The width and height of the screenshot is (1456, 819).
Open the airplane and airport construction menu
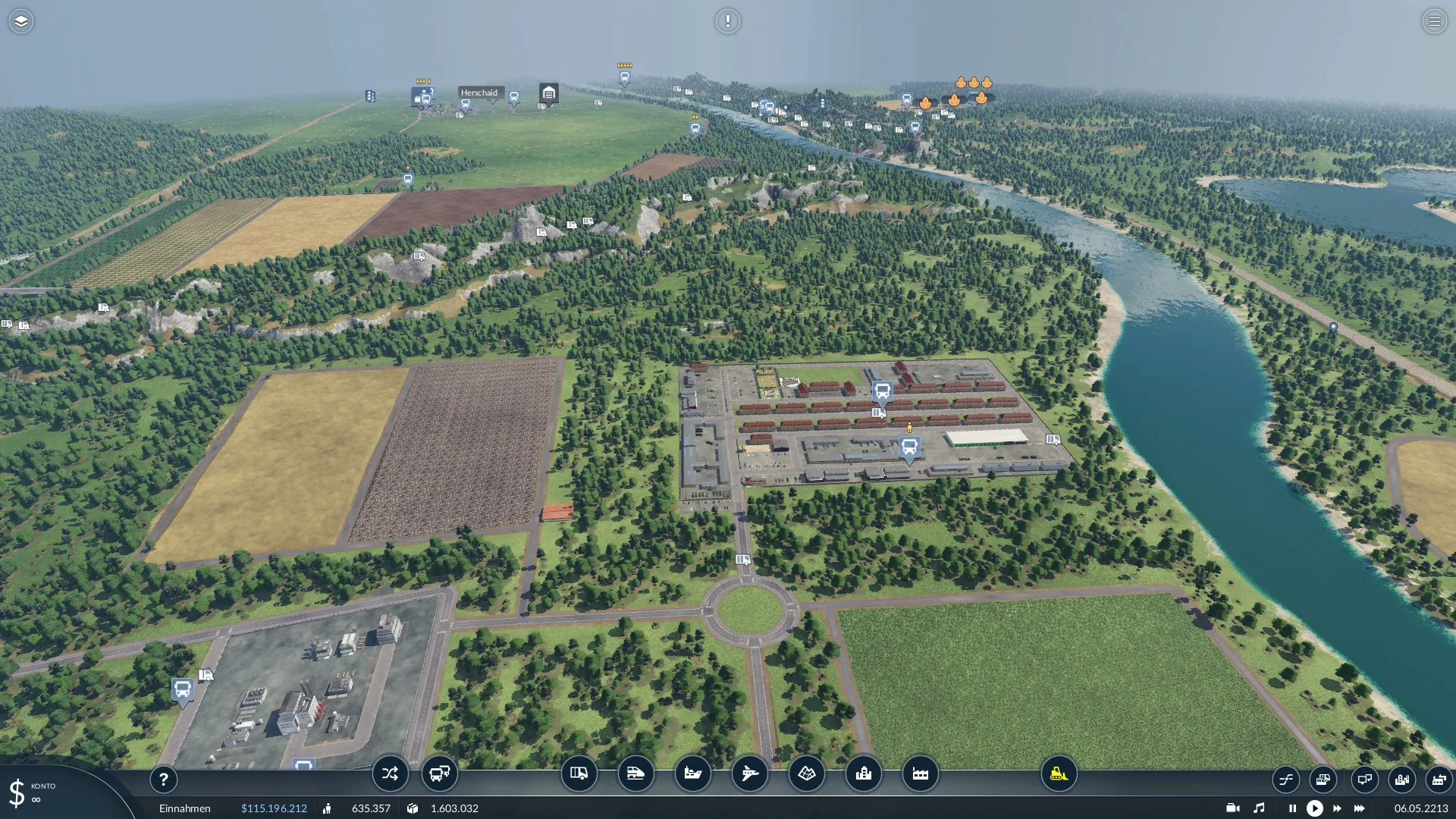pos(749,773)
